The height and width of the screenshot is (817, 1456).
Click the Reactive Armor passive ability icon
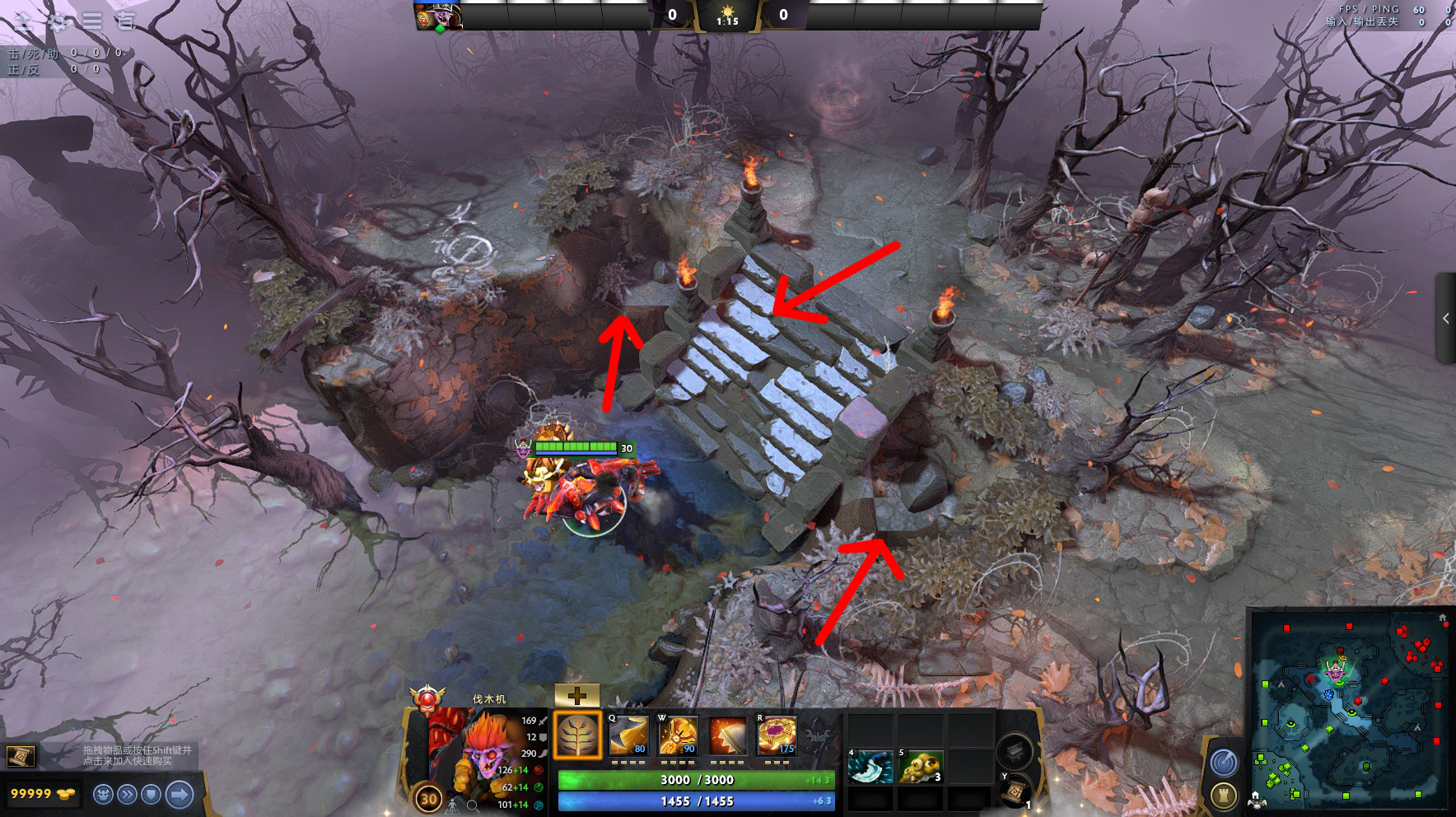click(x=729, y=735)
